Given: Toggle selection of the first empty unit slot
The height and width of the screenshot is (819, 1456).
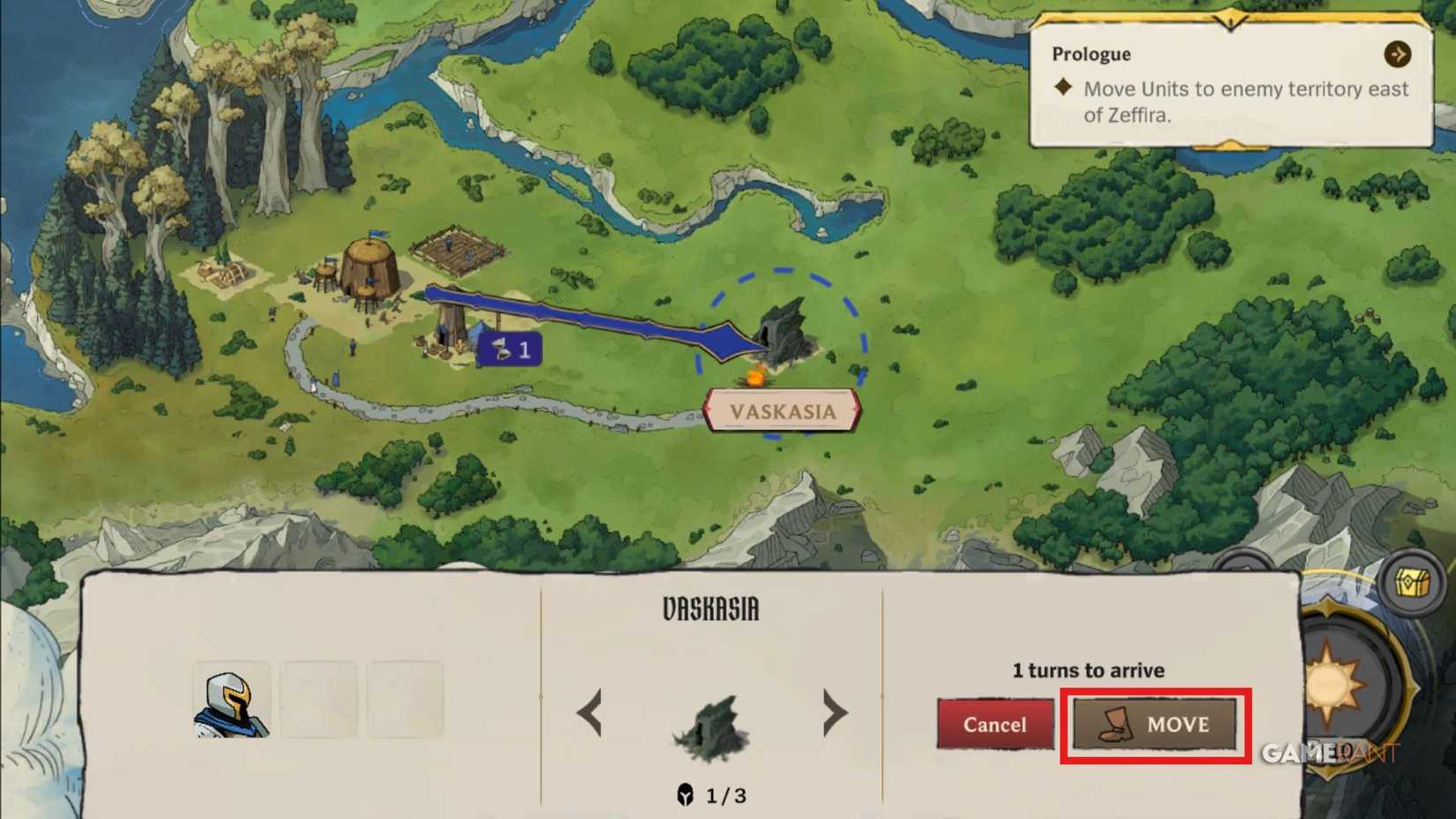Looking at the screenshot, I should click(318, 698).
